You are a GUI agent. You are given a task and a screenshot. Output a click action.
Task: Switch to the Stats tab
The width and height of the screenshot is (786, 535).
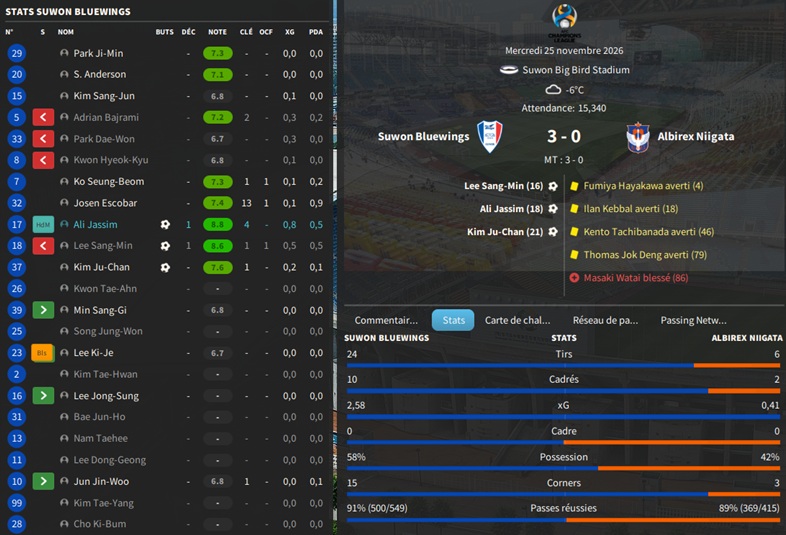pyautogui.click(x=453, y=320)
